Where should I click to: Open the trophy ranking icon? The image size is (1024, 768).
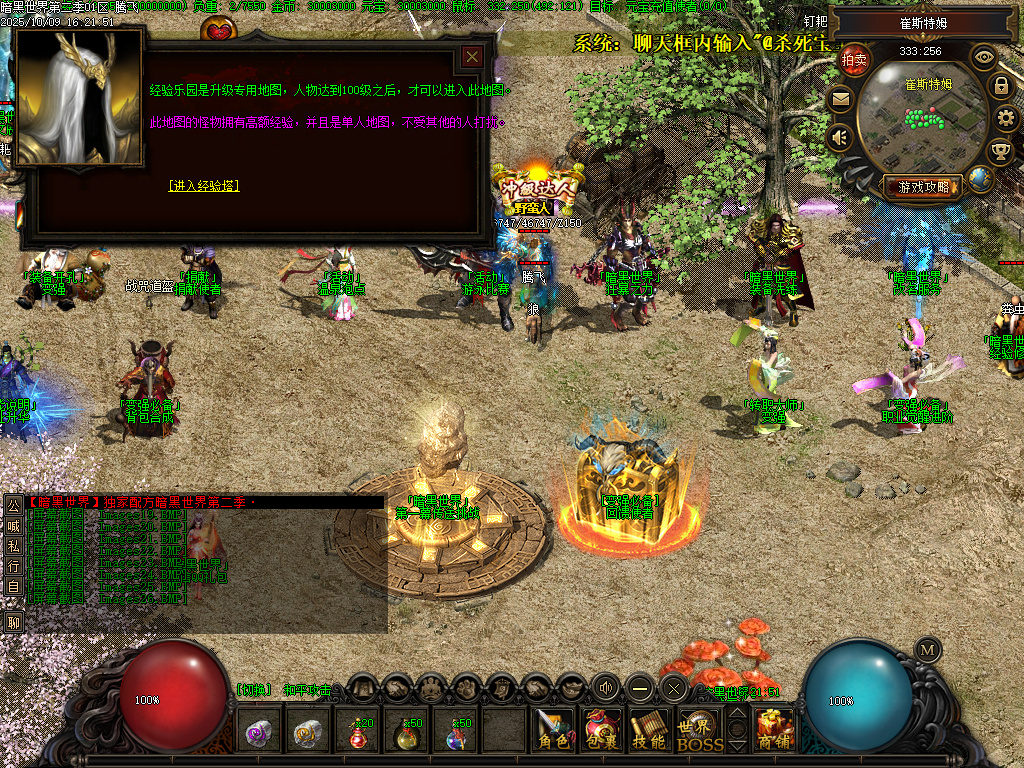999,152
